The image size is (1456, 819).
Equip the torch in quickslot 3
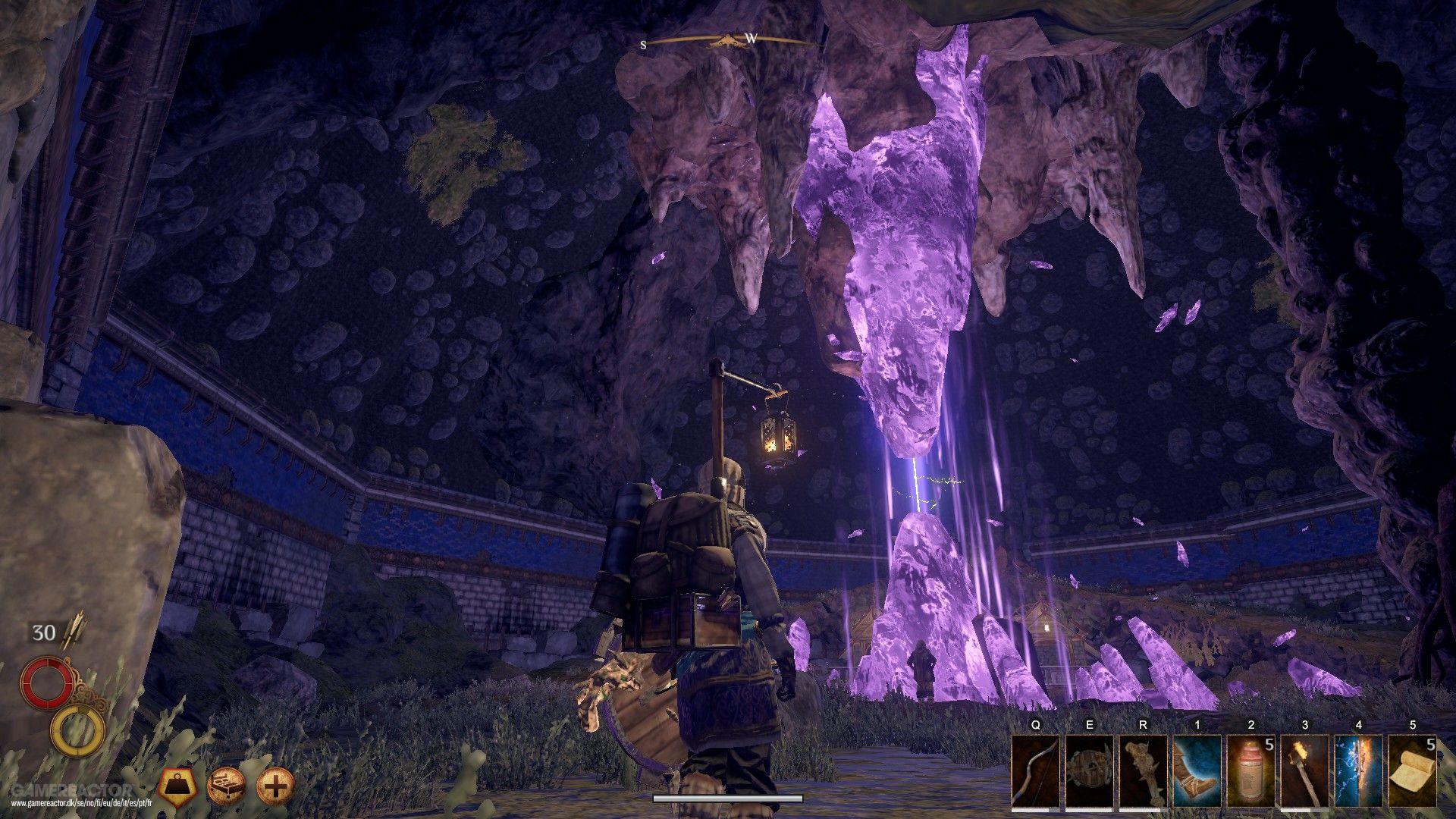[1305, 768]
